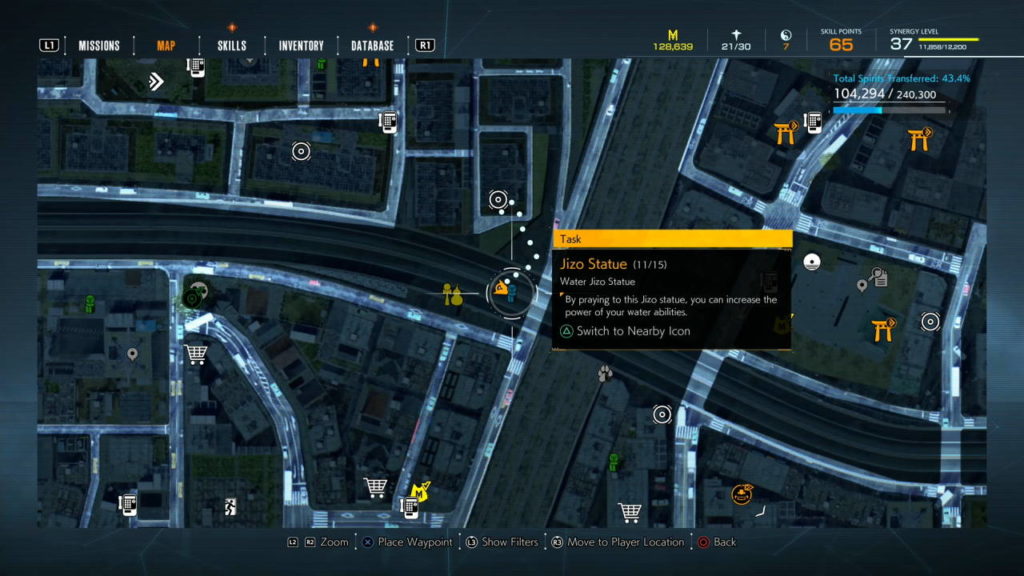Screen dimensions: 1024x576
Task: Select the highlighted Jizo Statue map marker
Action: coord(503,293)
